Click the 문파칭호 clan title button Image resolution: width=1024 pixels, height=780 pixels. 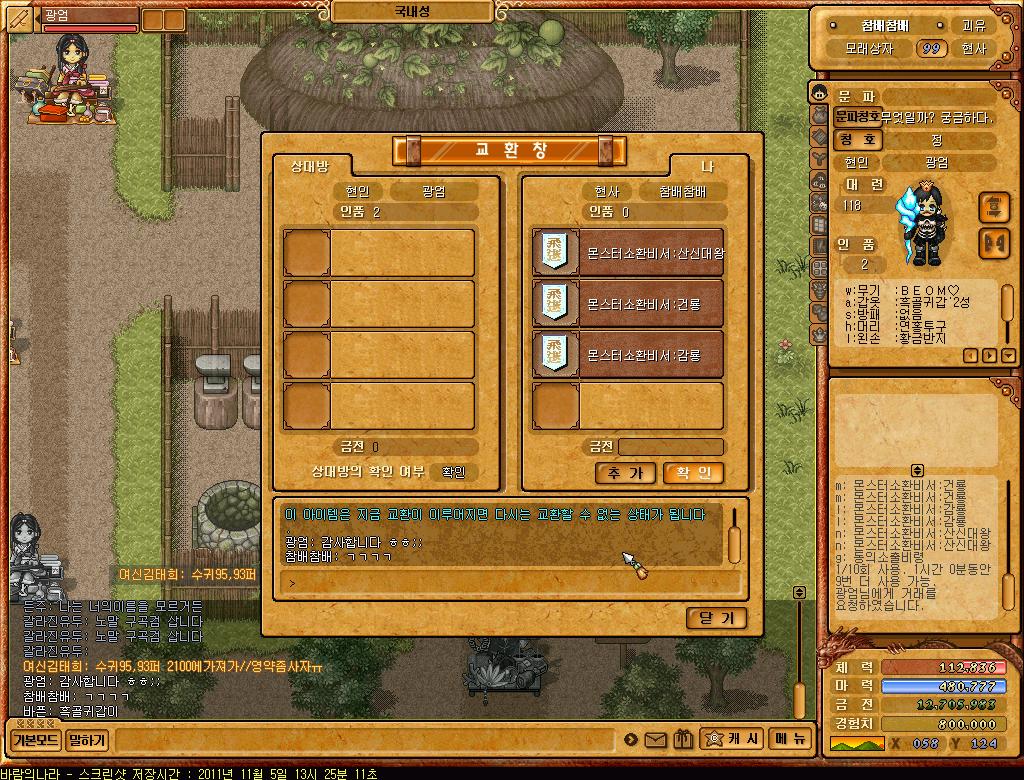tap(857, 117)
